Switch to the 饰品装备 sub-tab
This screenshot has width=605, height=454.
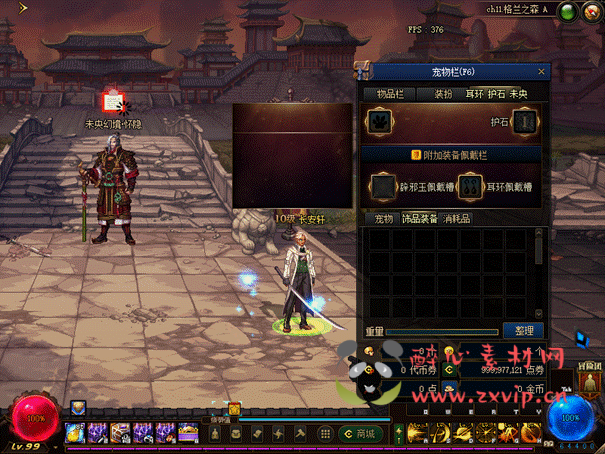421,218
